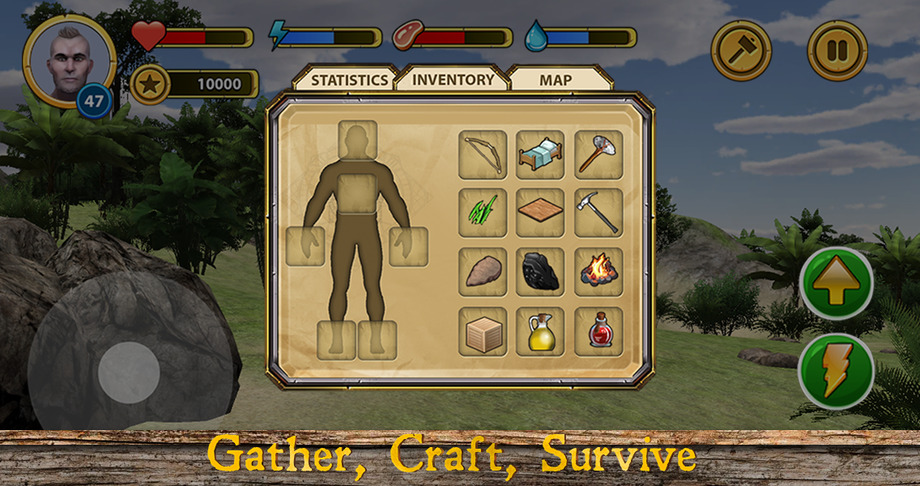
Task: Open the Inventory tab
Action: (453, 79)
